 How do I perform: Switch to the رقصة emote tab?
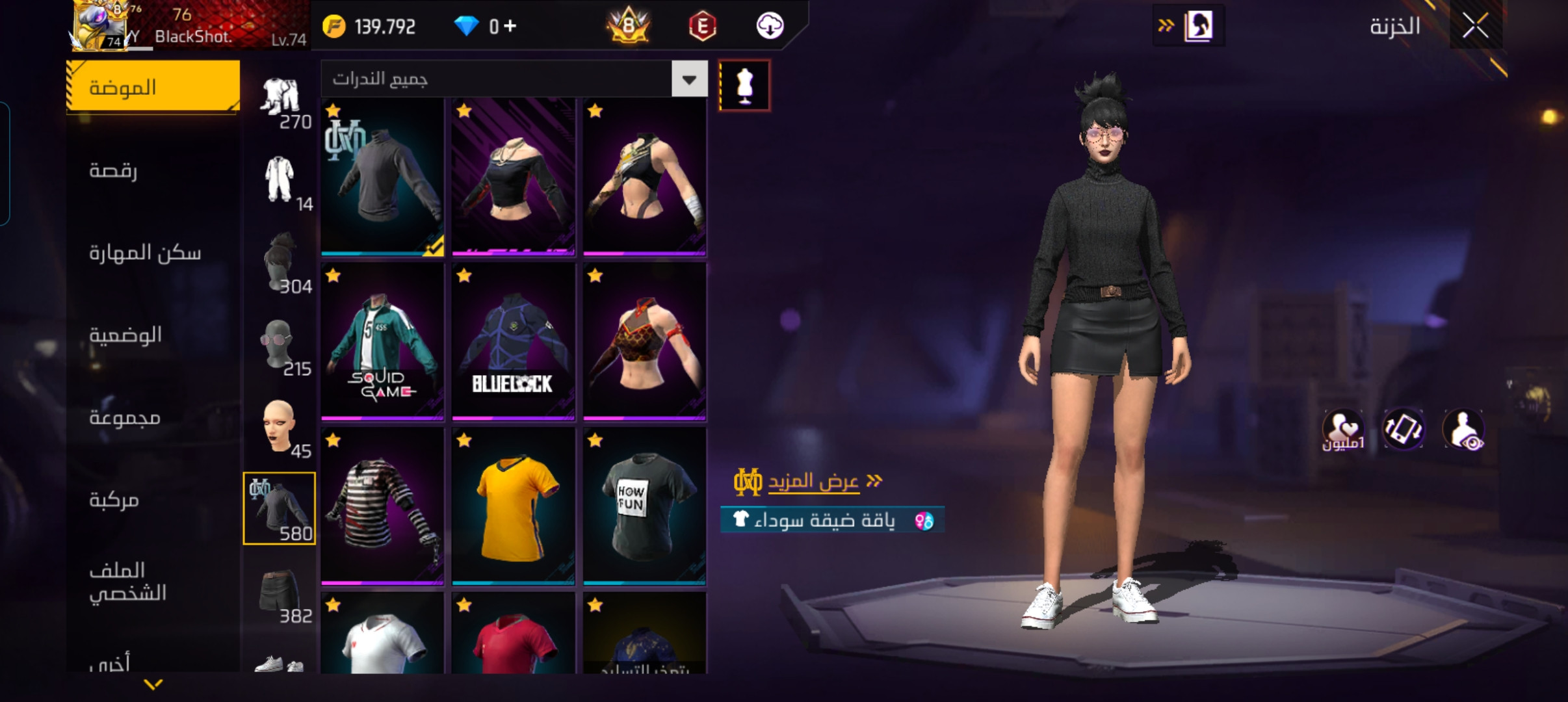pos(114,170)
